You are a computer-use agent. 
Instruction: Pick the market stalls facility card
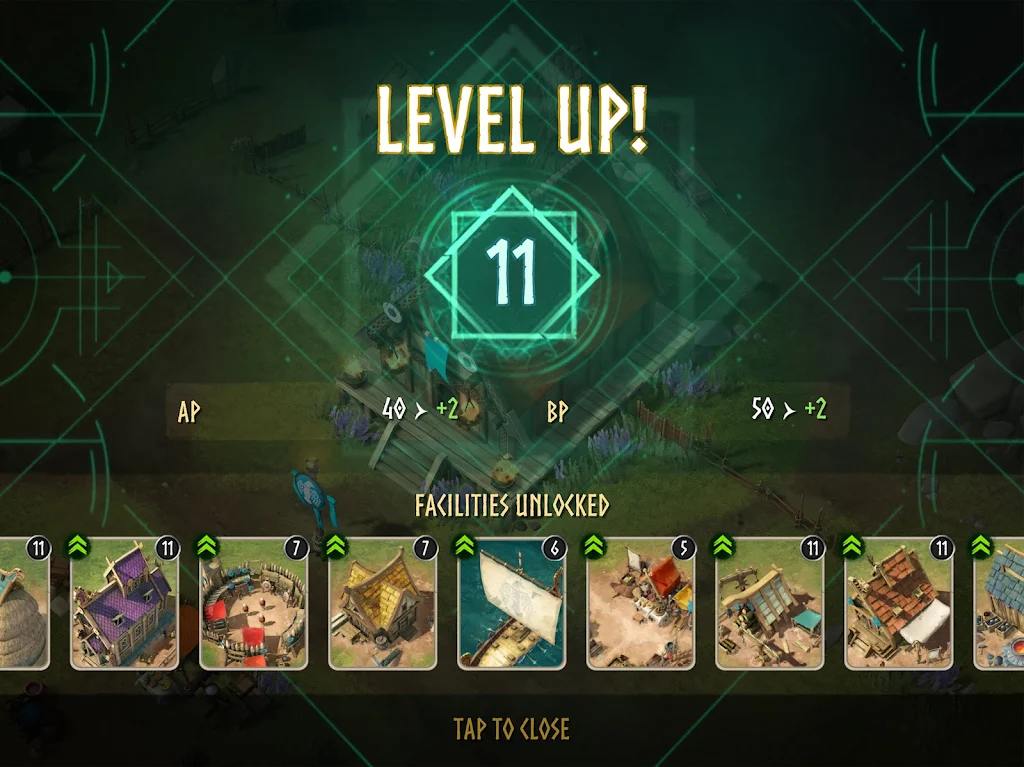pos(640,604)
